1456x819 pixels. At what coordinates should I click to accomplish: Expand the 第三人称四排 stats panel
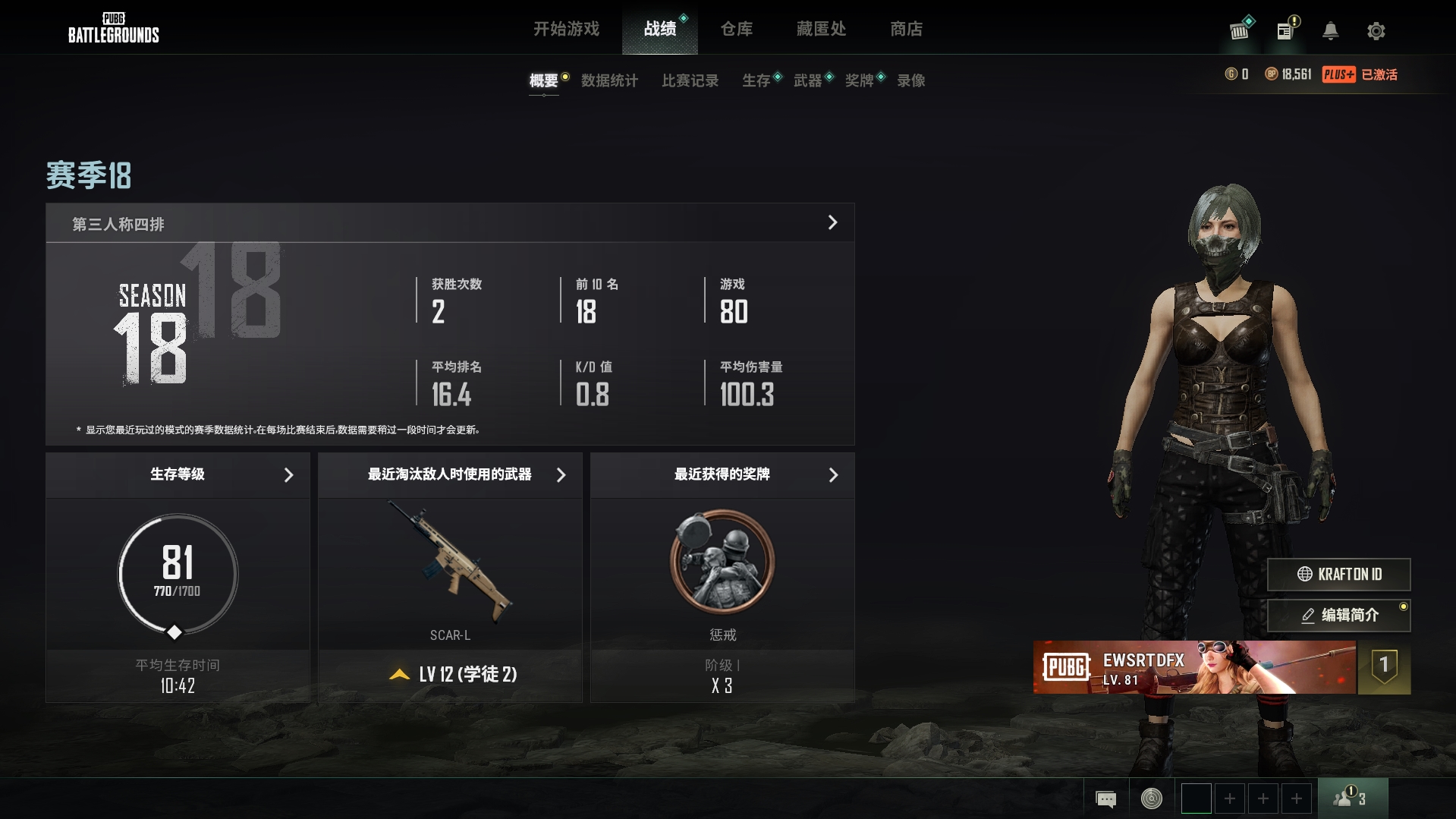click(x=832, y=222)
